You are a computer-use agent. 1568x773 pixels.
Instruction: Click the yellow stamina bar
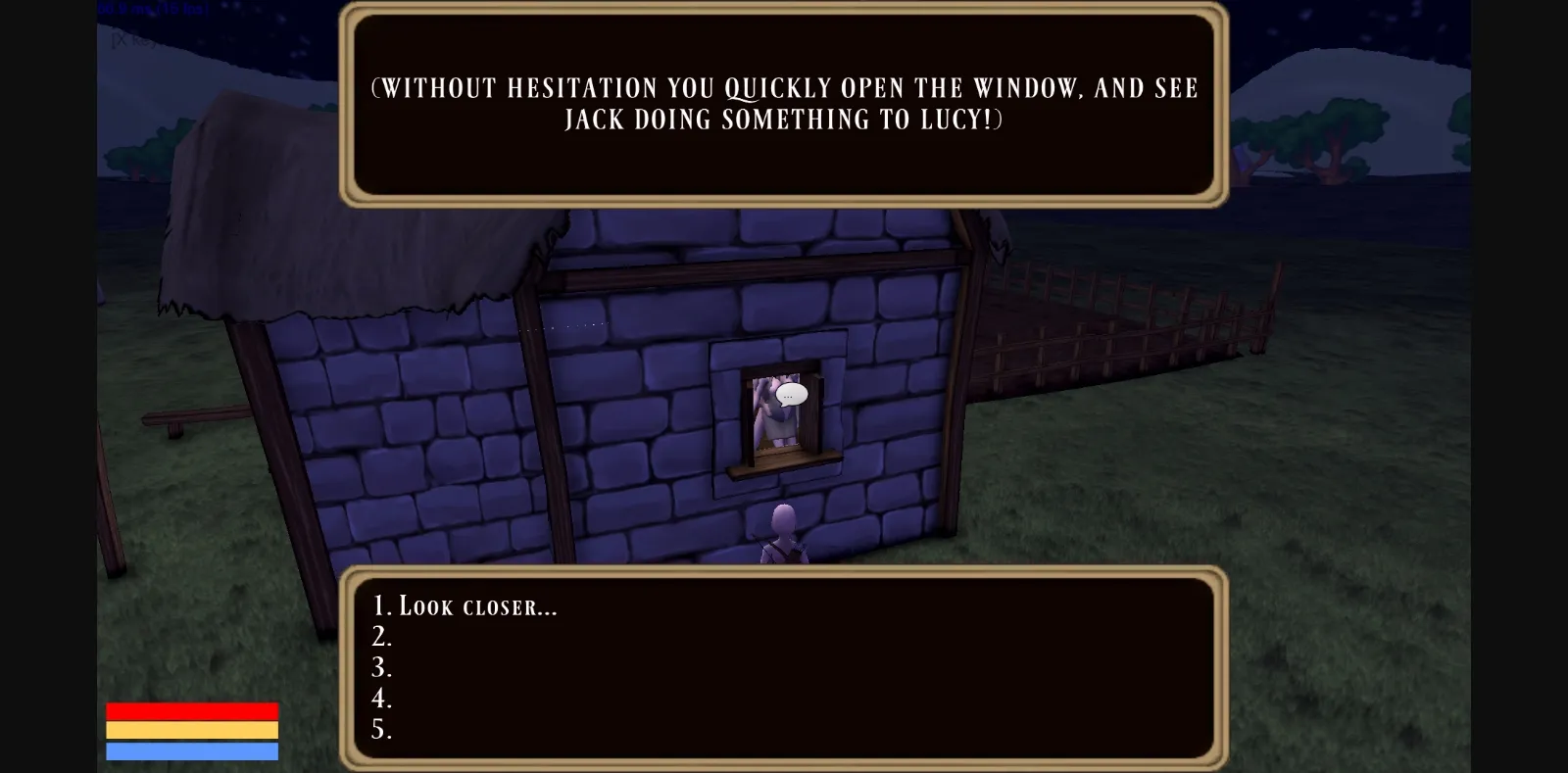[x=191, y=731]
